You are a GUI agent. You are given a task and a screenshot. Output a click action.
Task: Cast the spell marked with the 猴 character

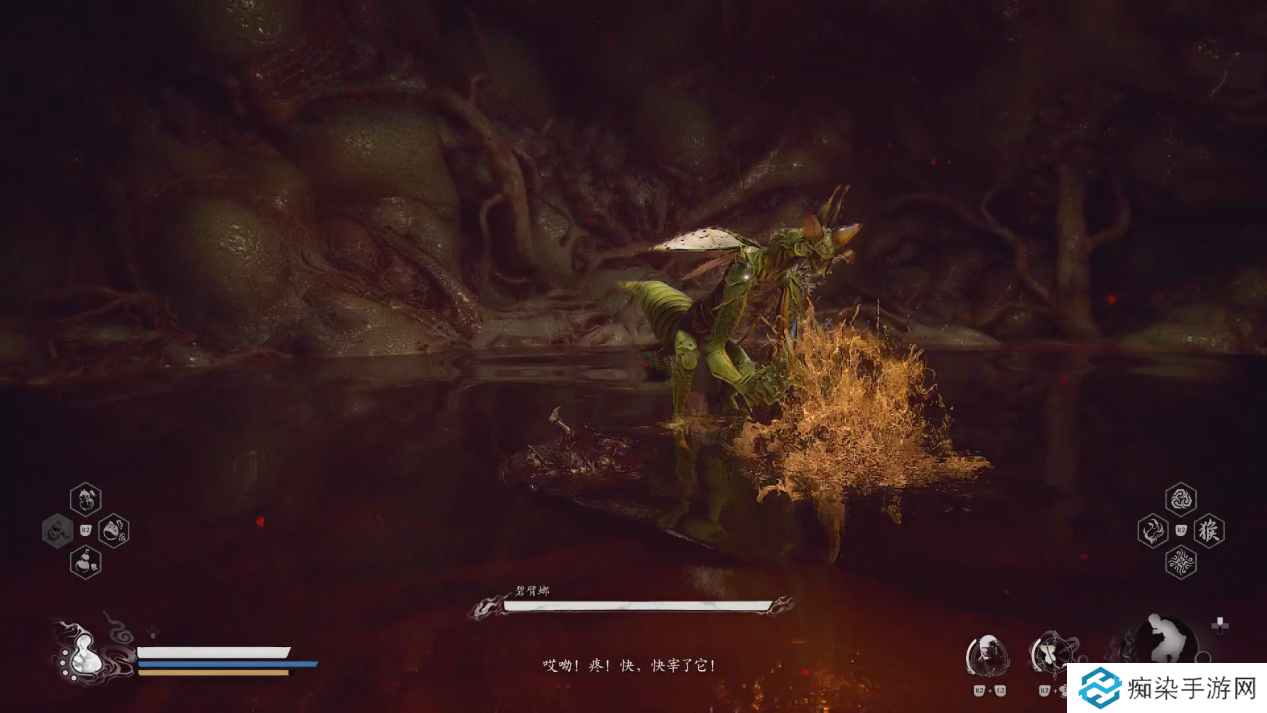point(1209,530)
